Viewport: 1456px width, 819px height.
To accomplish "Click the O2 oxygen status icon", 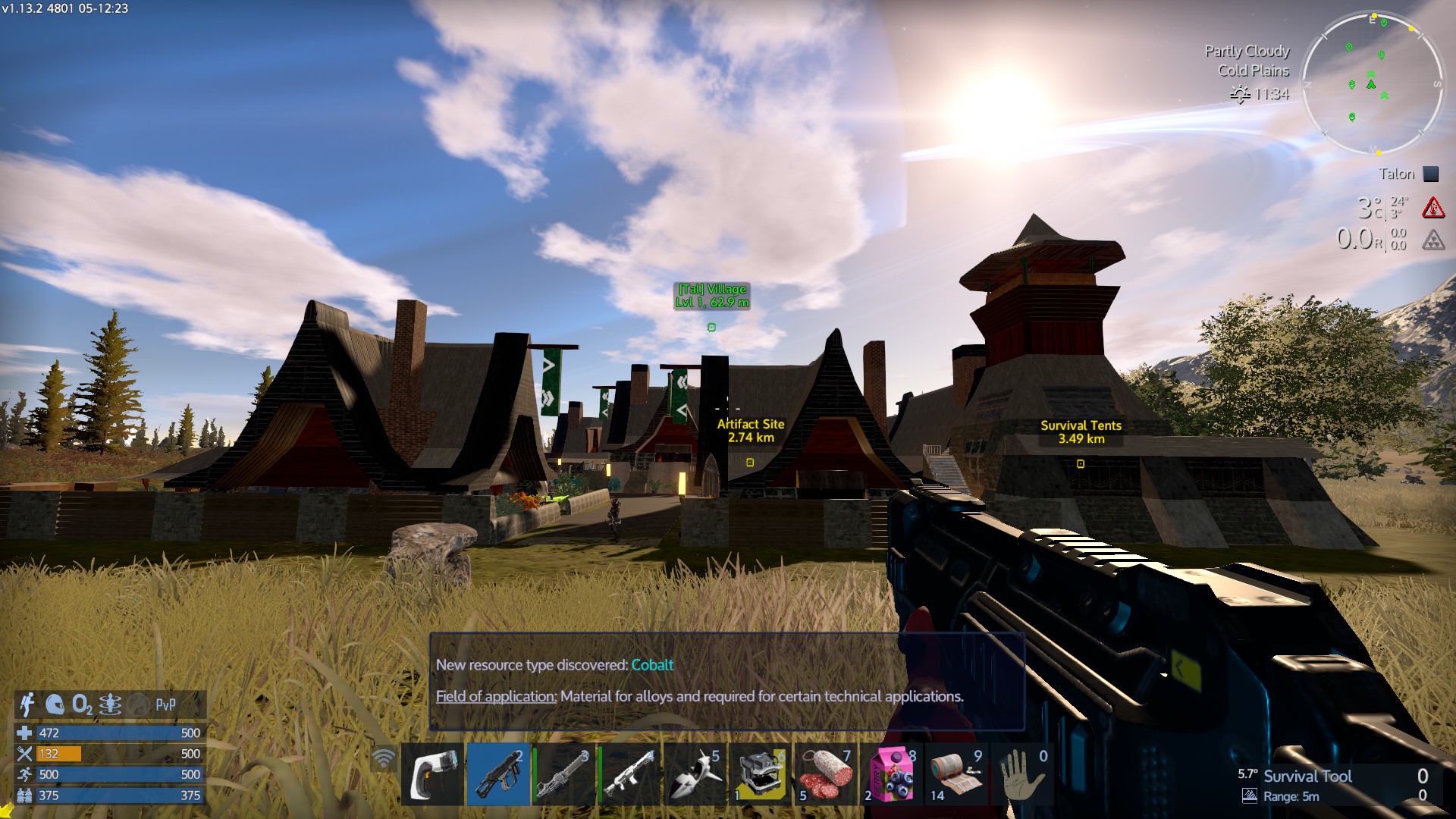I will 82,705.
